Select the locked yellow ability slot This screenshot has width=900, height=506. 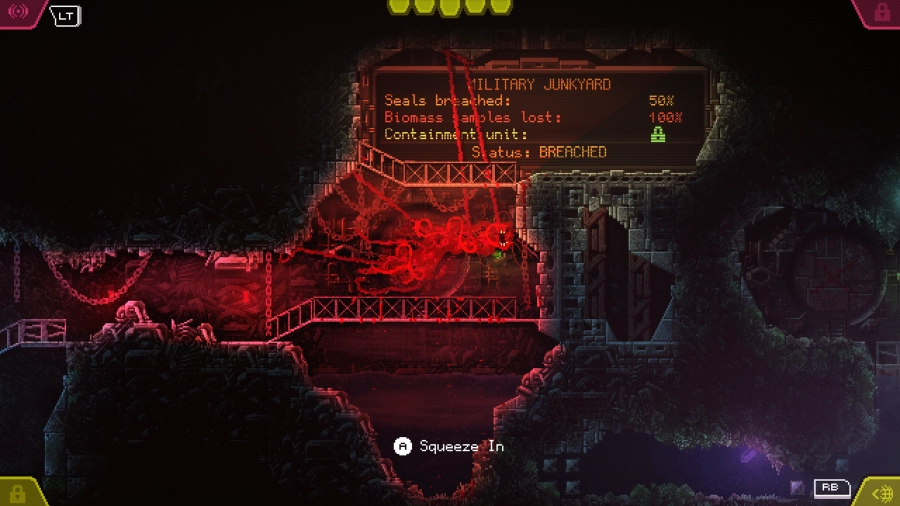[x=17, y=493]
